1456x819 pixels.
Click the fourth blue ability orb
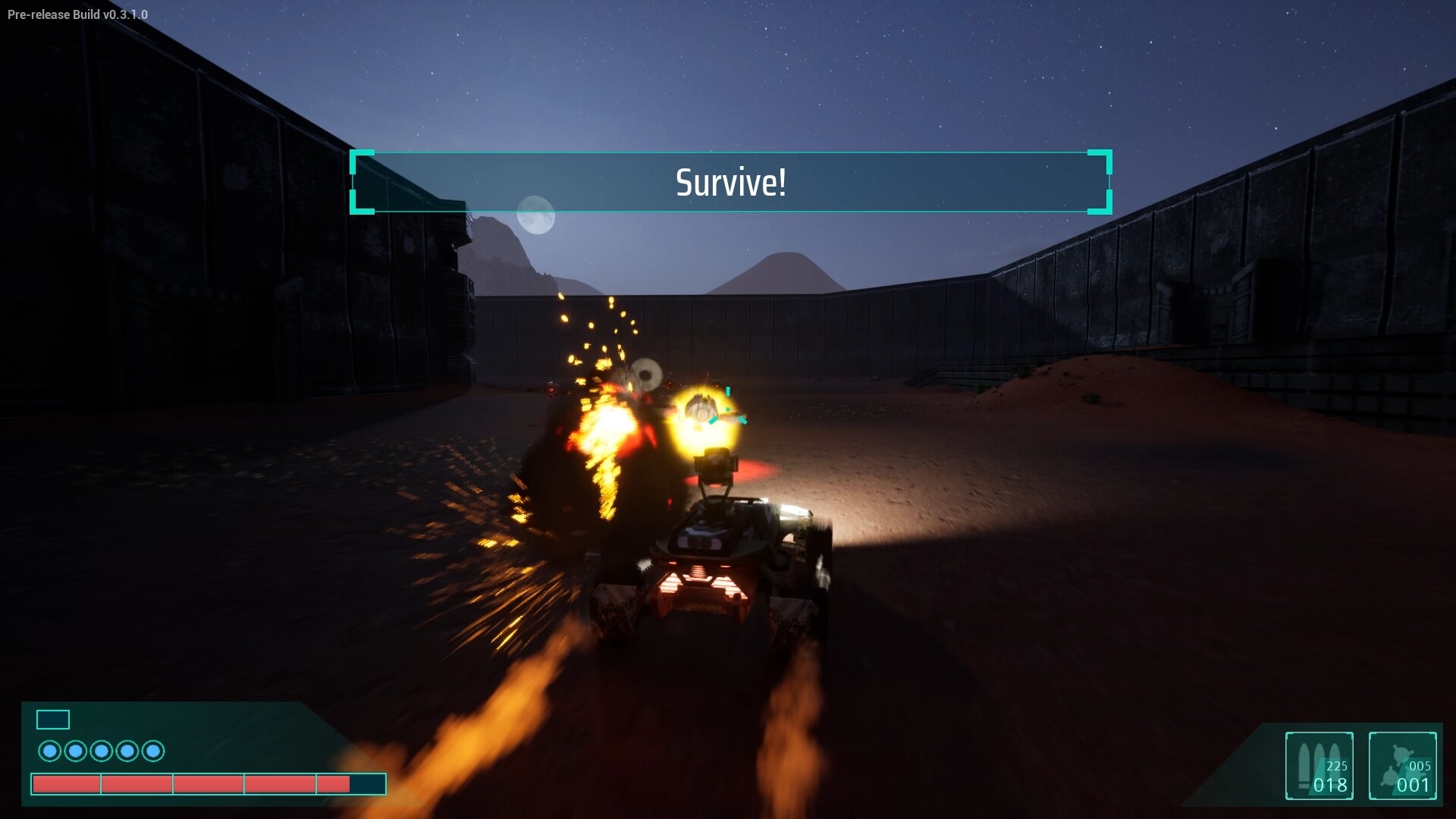click(127, 752)
